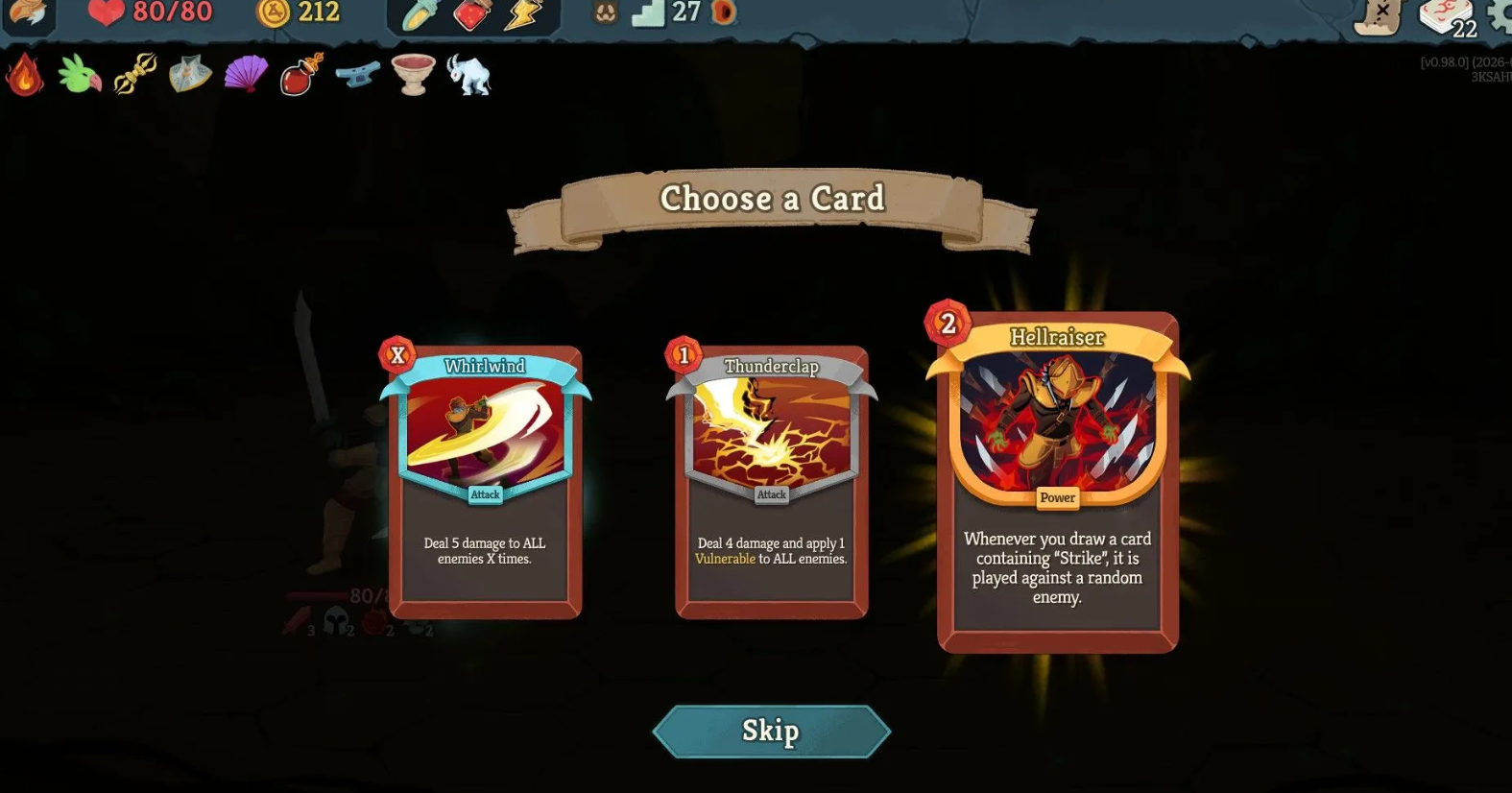
Task: Inspect the red bowl relic
Action: click(414, 74)
